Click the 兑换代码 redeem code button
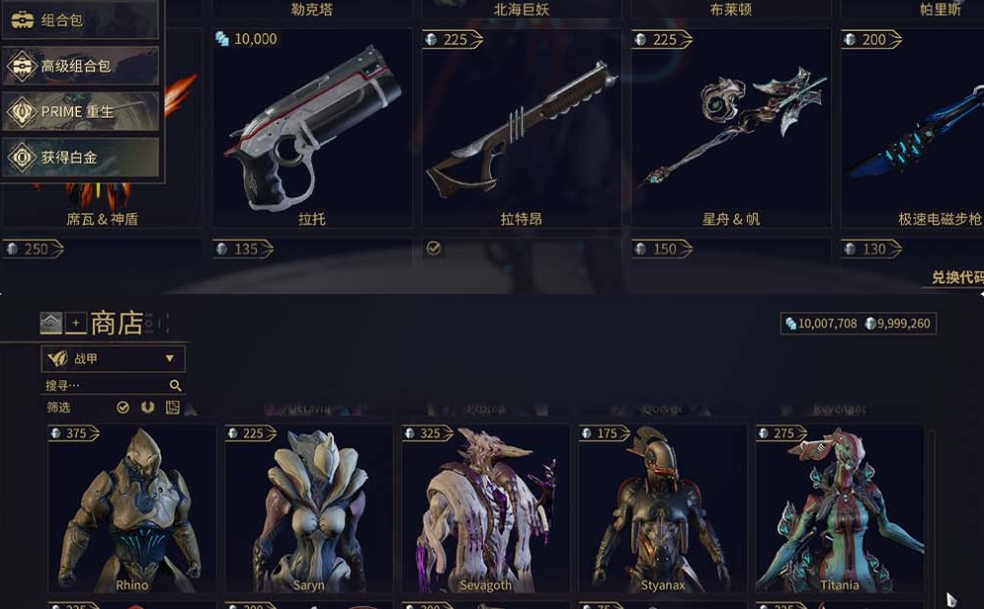Image resolution: width=984 pixels, height=609 pixels. tap(955, 277)
